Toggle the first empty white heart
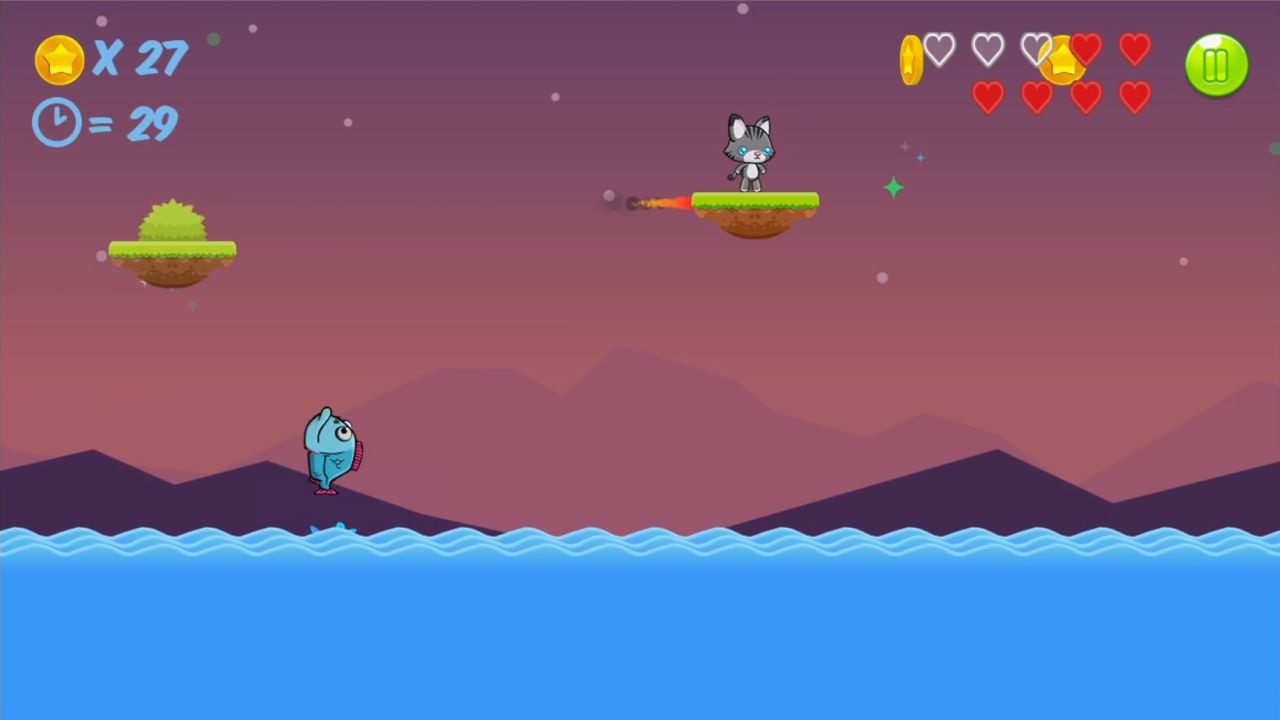 (x=940, y=48)
